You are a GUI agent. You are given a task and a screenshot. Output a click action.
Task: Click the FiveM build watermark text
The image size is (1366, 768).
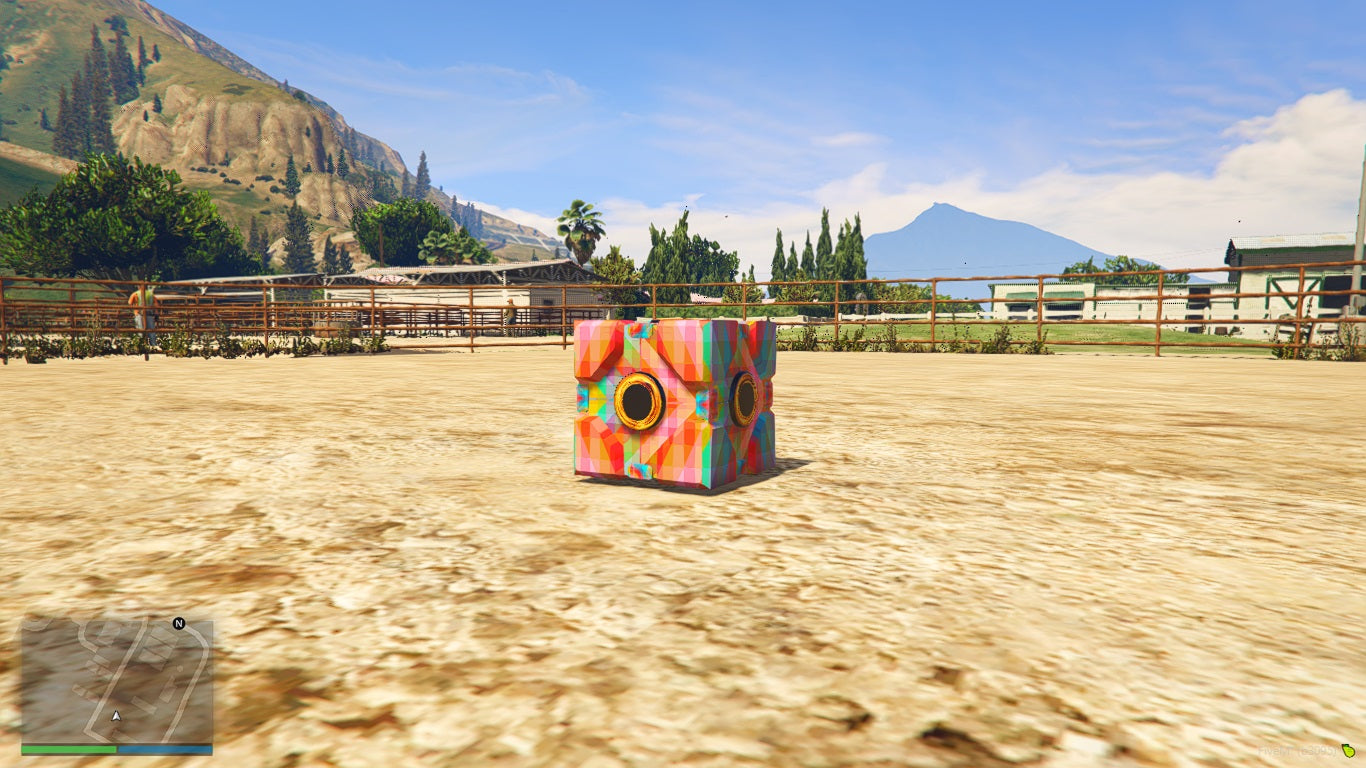1297,751
